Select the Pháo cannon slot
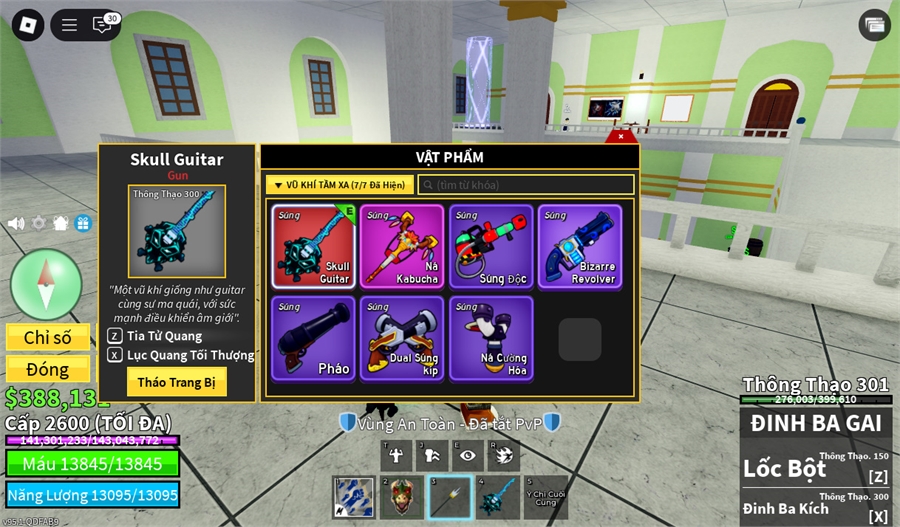Image resolution: width=900 pixels, height=527 pixels. [x=312, y=338]
